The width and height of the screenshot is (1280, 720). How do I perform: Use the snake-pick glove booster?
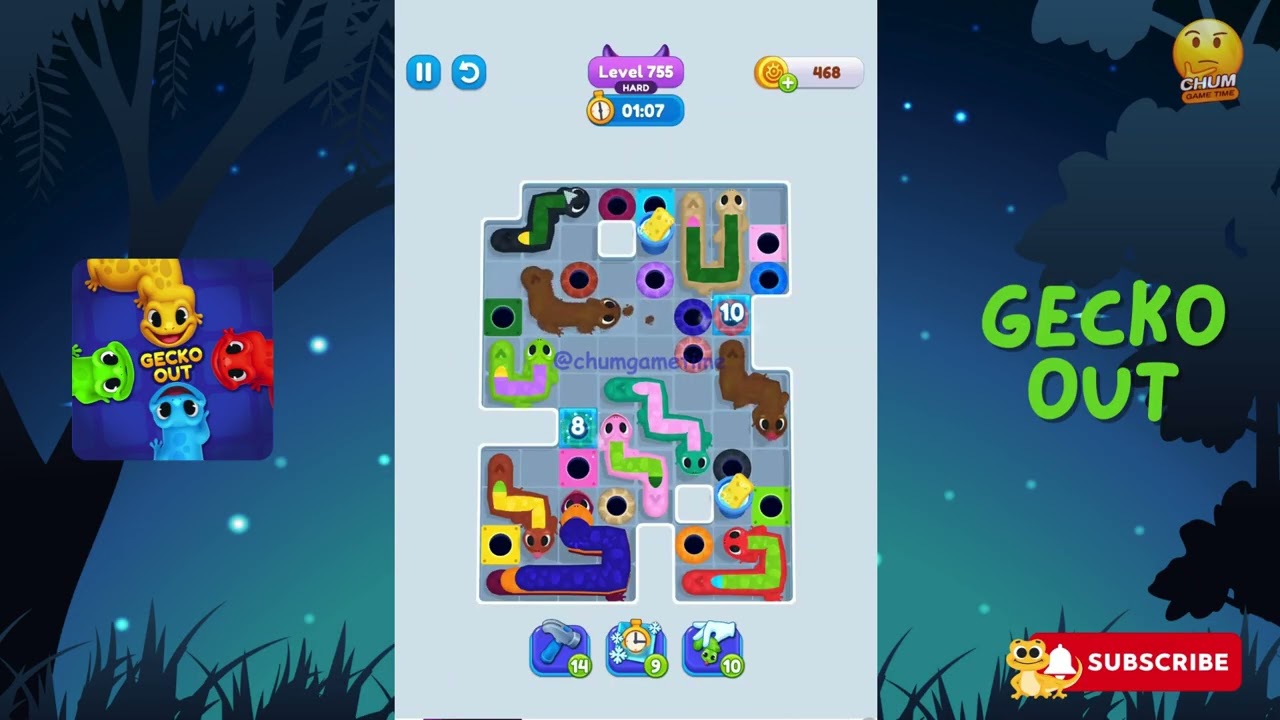tap(712, 649)
